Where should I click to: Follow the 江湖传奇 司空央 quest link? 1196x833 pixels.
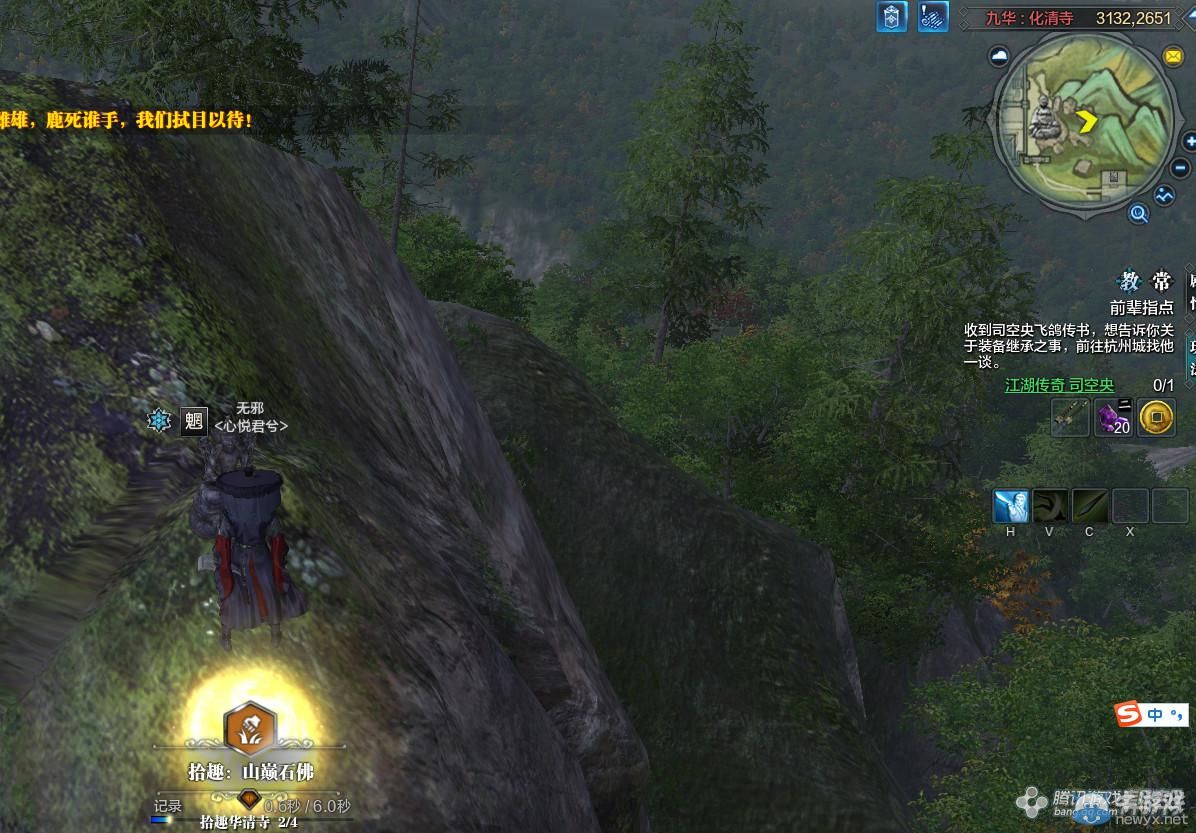coord(1059,385)
